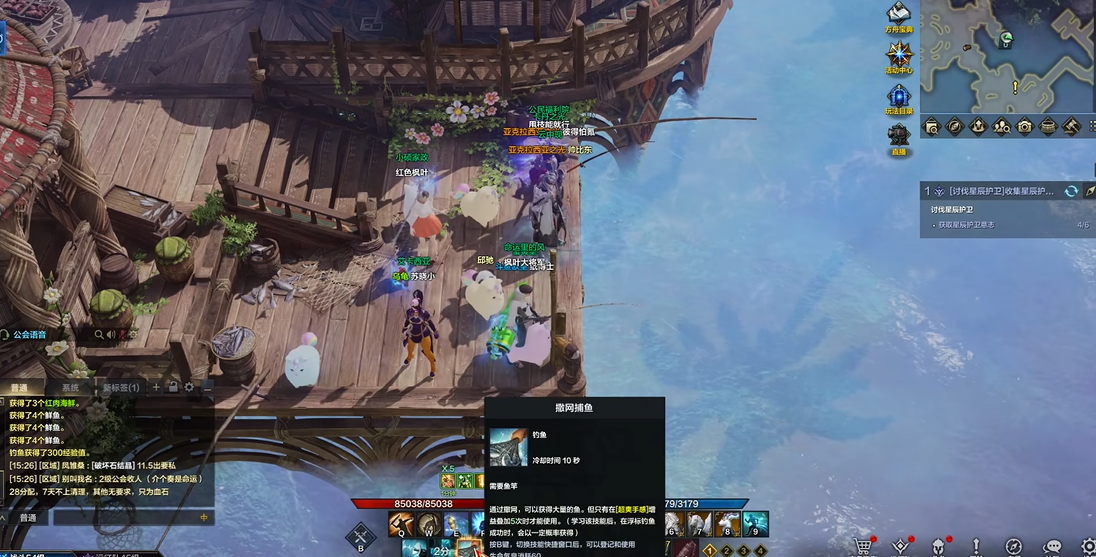Toggle the chat window lock icon

pyautogui.click(x=172, y=387)
